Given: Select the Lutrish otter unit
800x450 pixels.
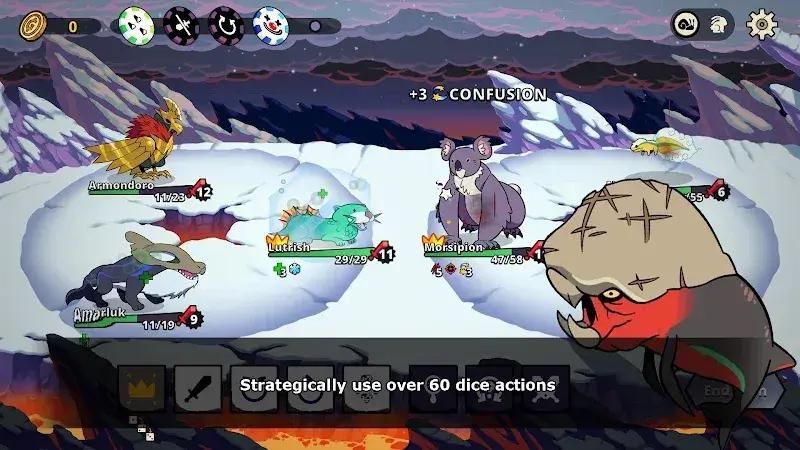Looking at the screenshot, I should pyautogui.click(x=331, y=222).
